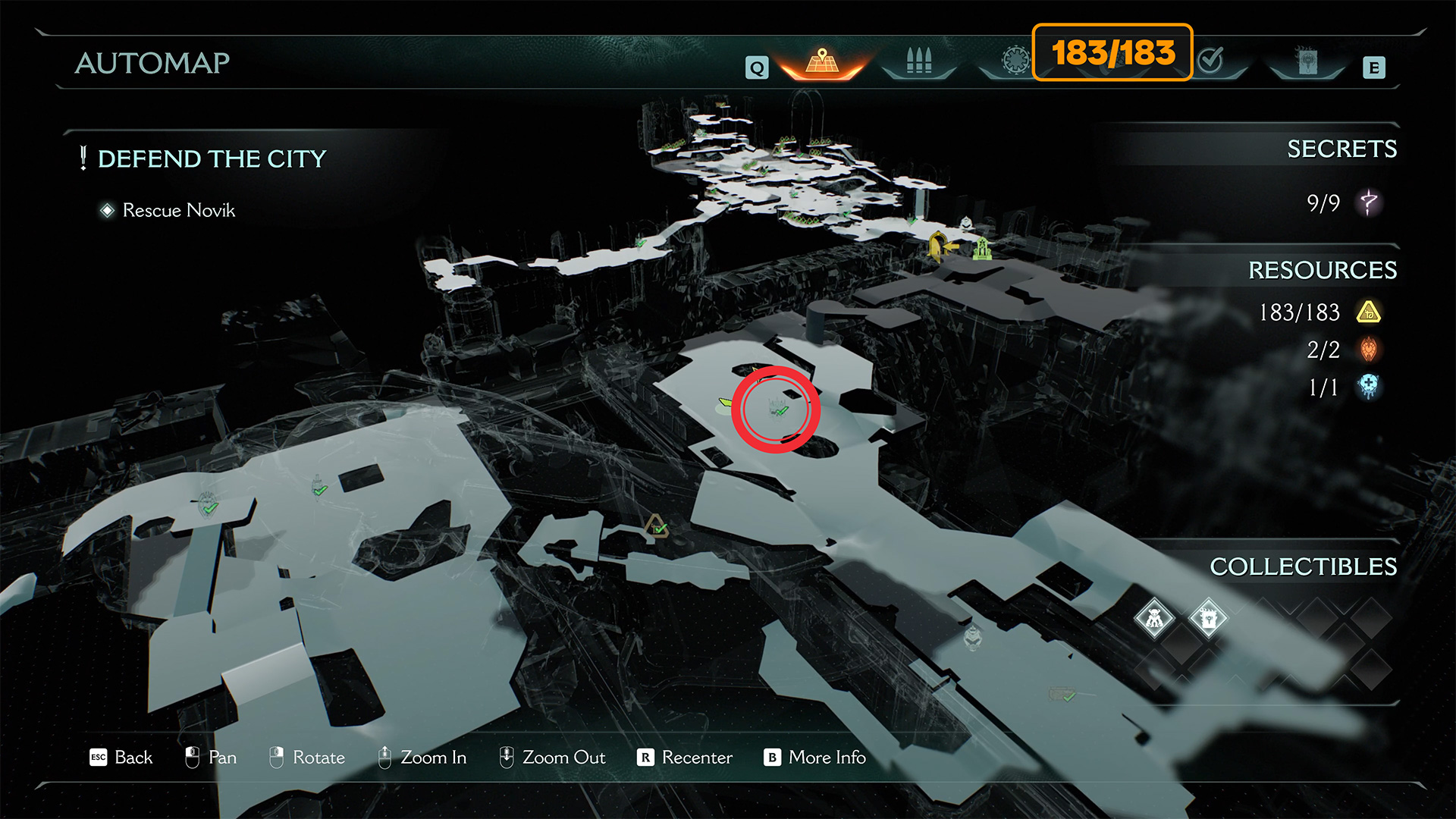Click the blue skull resource icon

point(1369,387)
